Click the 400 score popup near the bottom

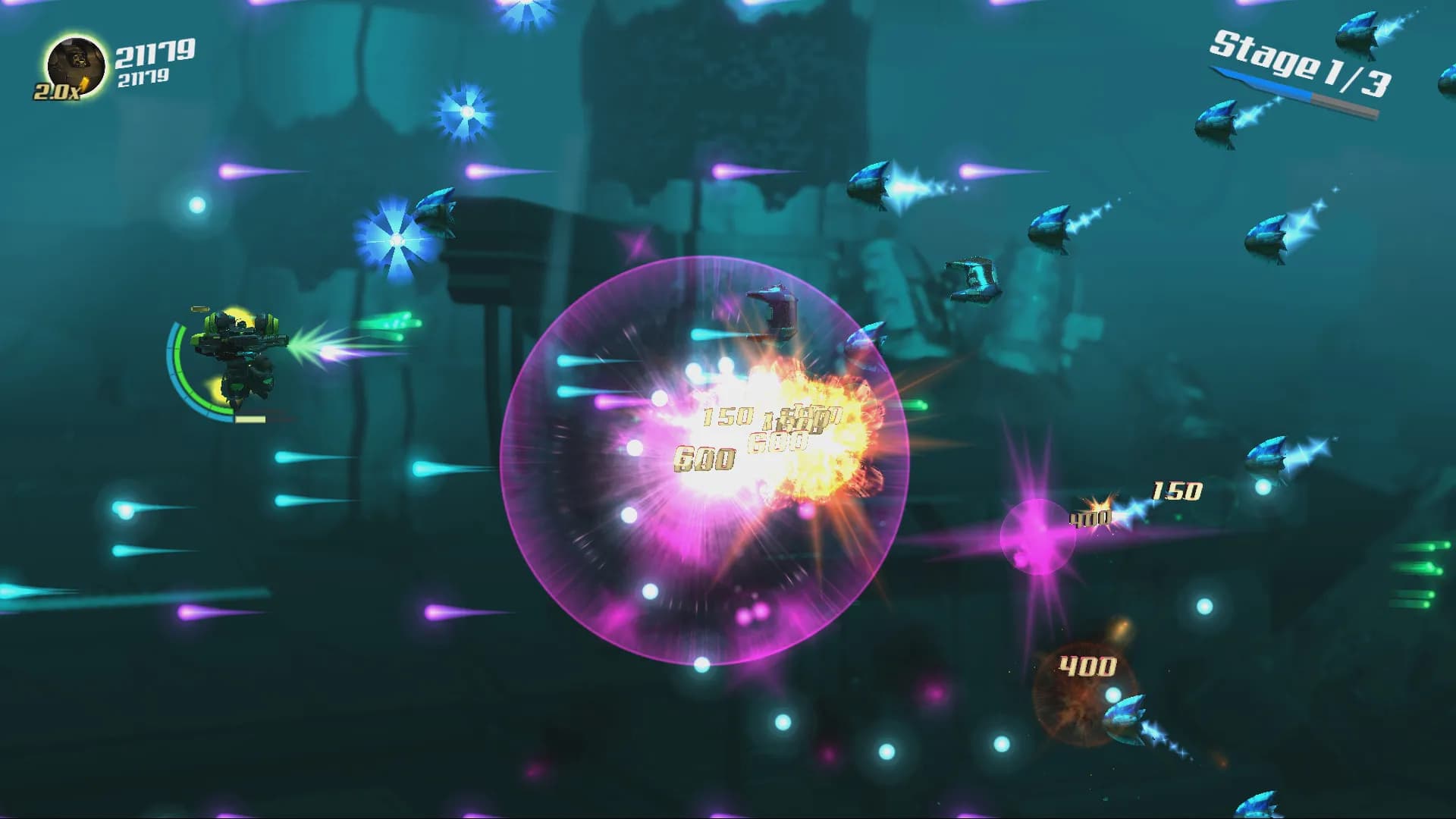(1086, 666)
